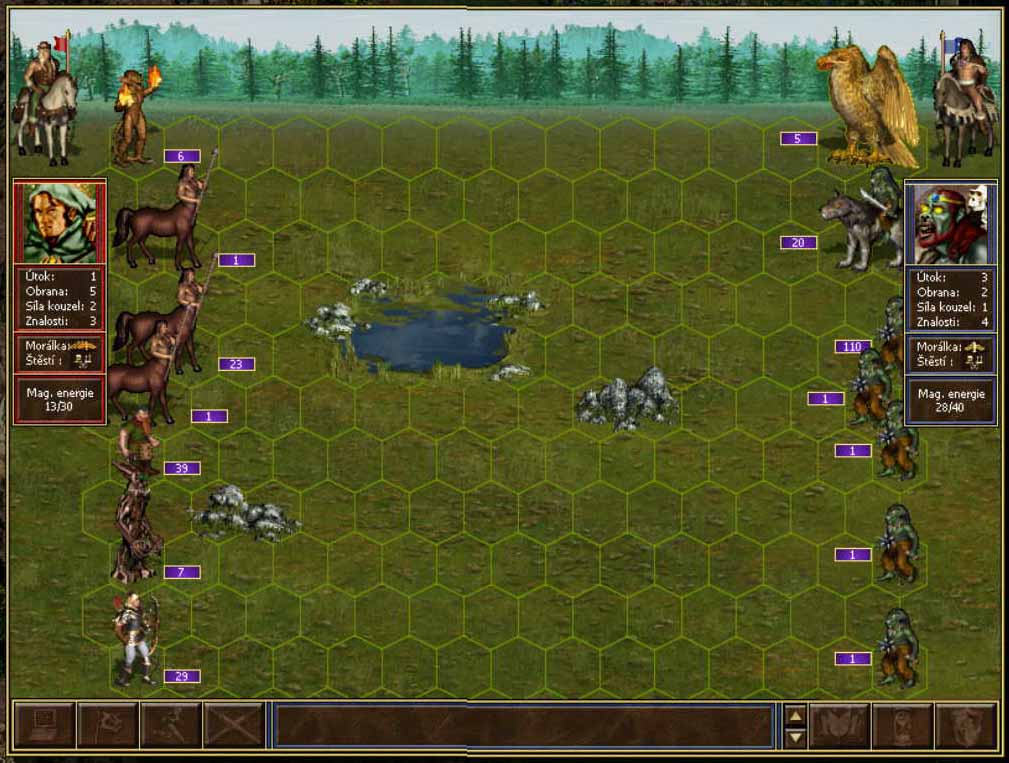Click the retreat running-figure button

pyautogui.click(x=170, y=725)
